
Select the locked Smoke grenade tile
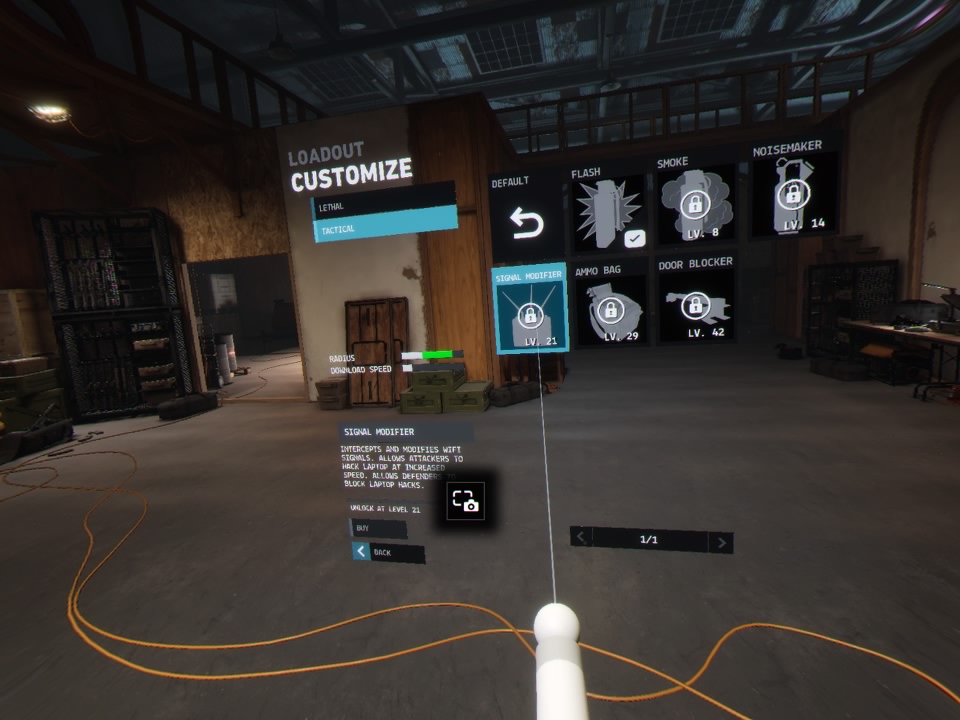(694, 207)
